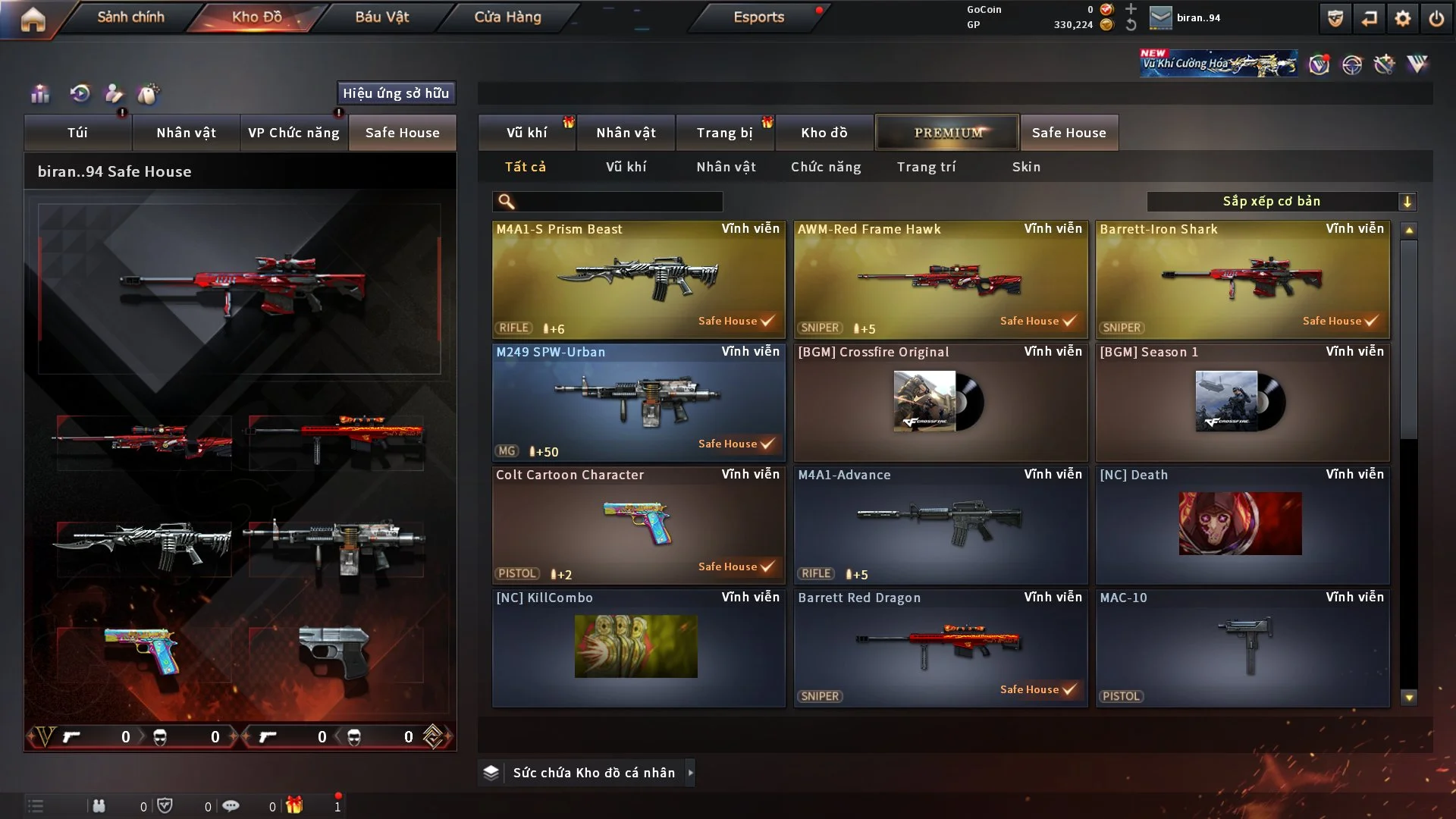Select the Vũ khí inventory tab
The image size is (1456, 819).
pyautogui.click(x=526, y=133)
